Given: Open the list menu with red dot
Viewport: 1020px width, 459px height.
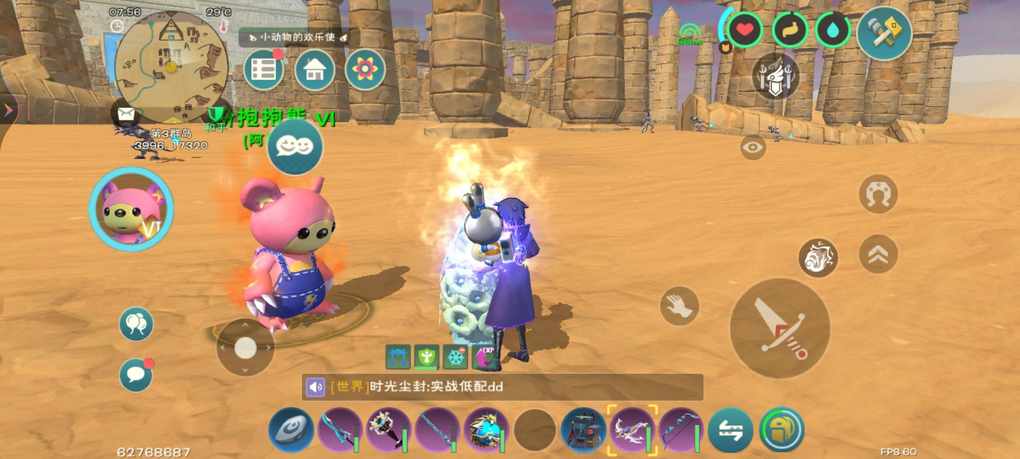Looking at the screenshot, I should click(x=264, y=70).
